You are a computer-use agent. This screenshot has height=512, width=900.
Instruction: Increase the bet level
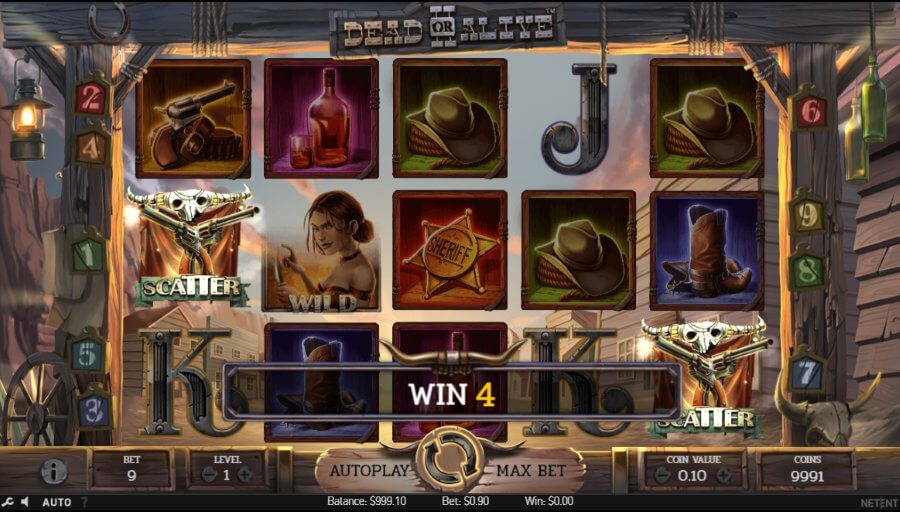click(x=245, y=475)
